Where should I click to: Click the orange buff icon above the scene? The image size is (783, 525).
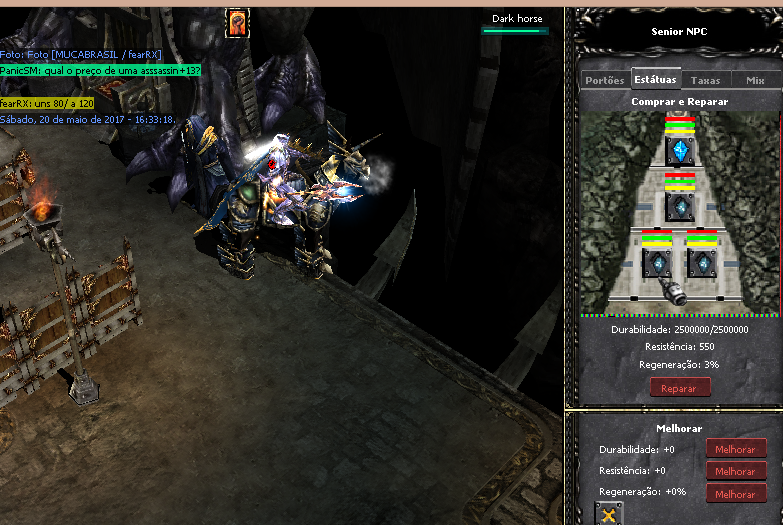point(237,23)
